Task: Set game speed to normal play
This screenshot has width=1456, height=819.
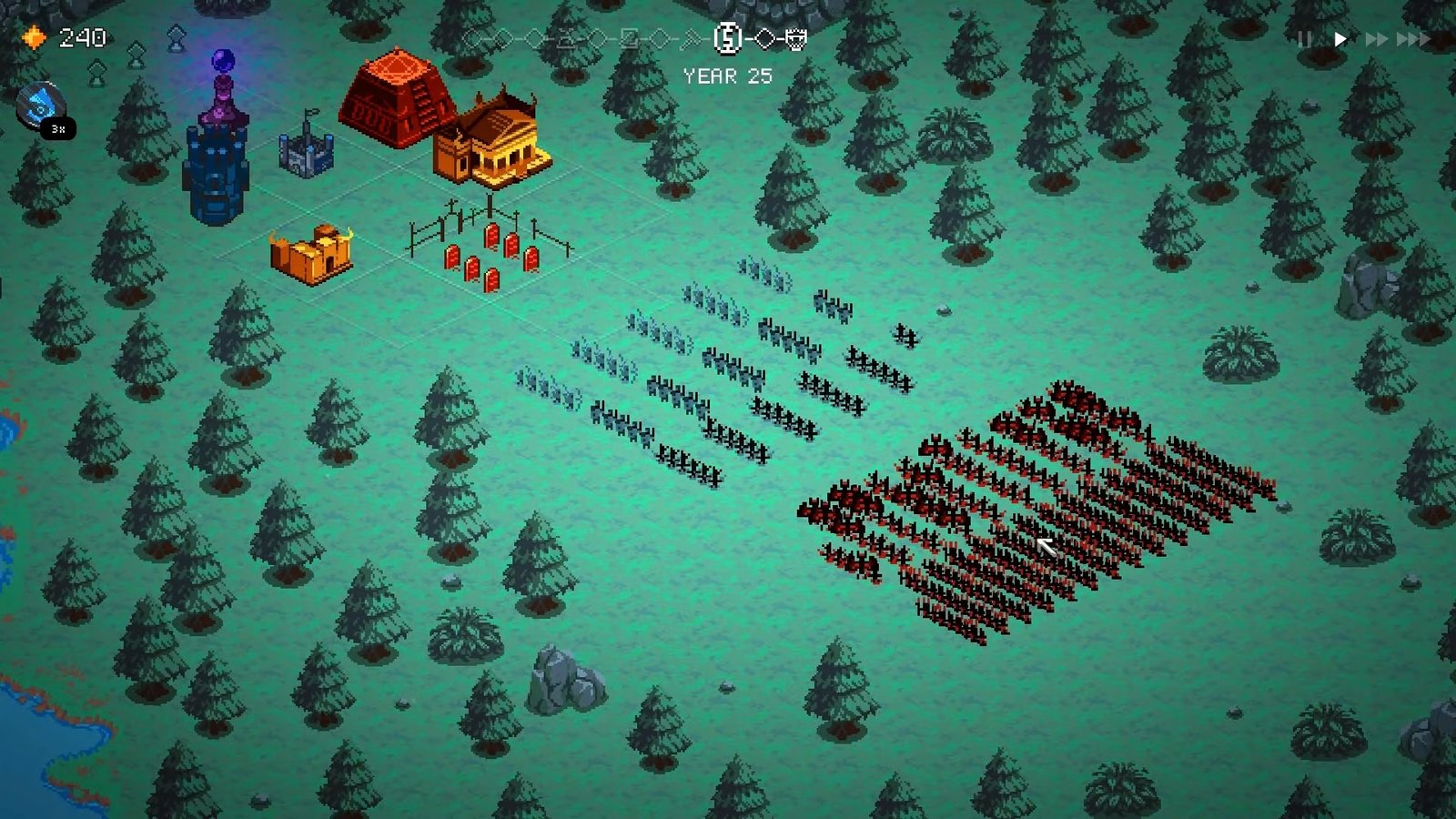Action: tap(1340, 39)
